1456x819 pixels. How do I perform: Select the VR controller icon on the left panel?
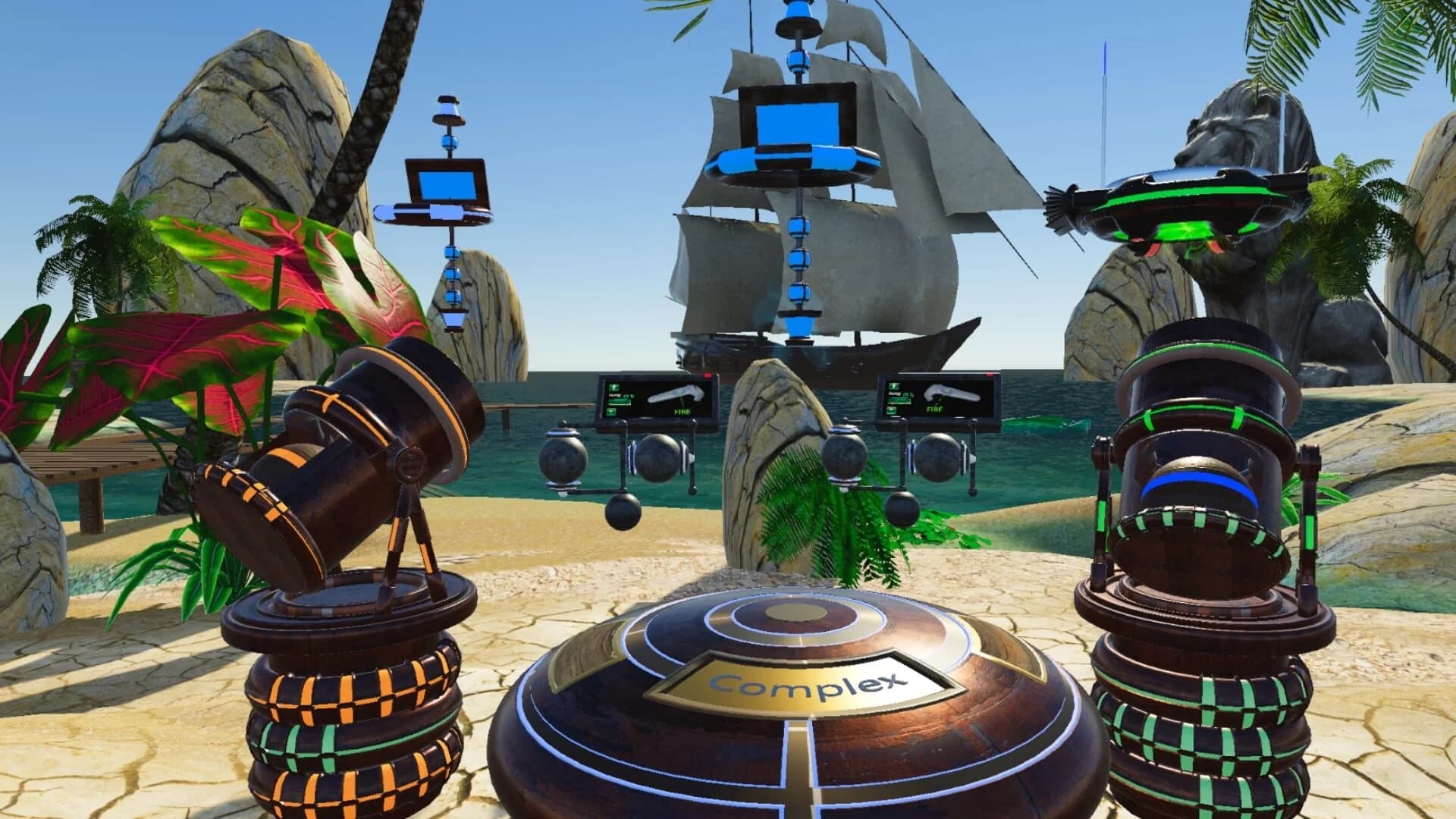[x=676, y=394]
